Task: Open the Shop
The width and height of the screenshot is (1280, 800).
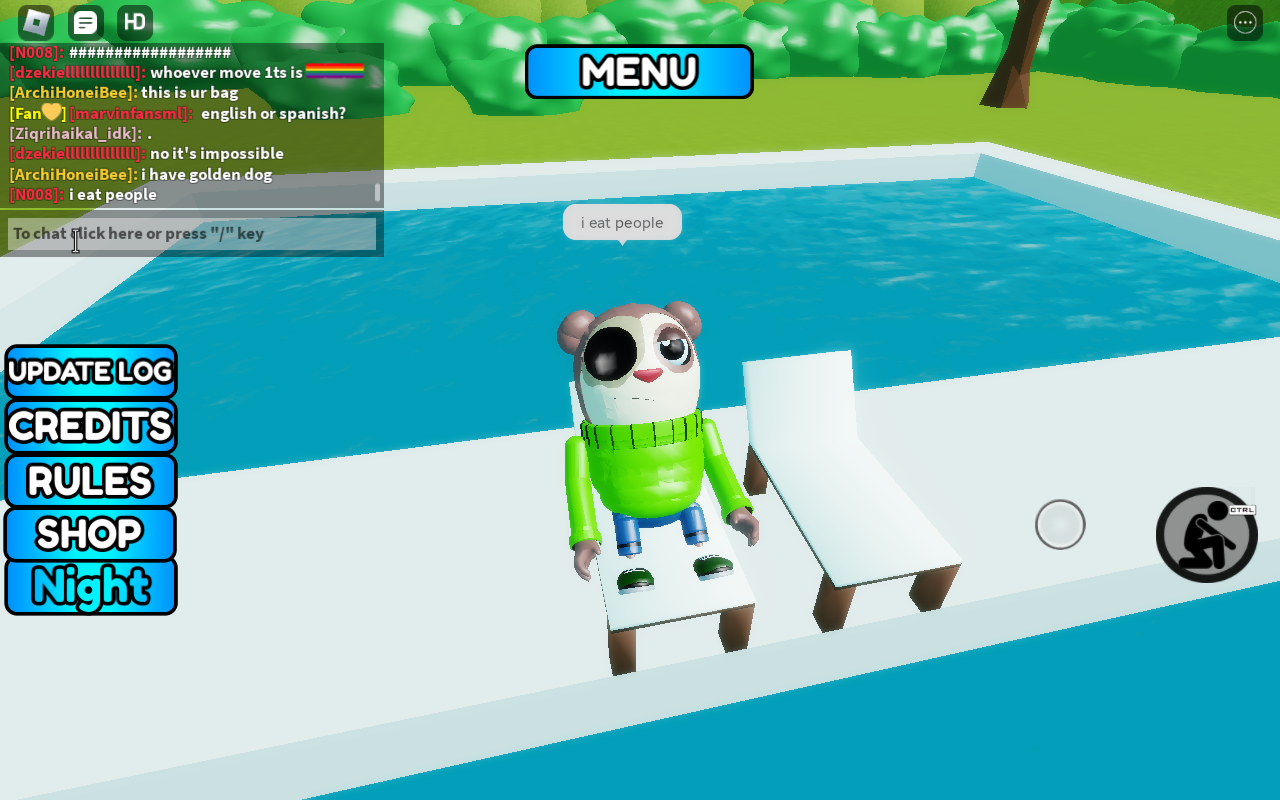Action: point(91,534)
